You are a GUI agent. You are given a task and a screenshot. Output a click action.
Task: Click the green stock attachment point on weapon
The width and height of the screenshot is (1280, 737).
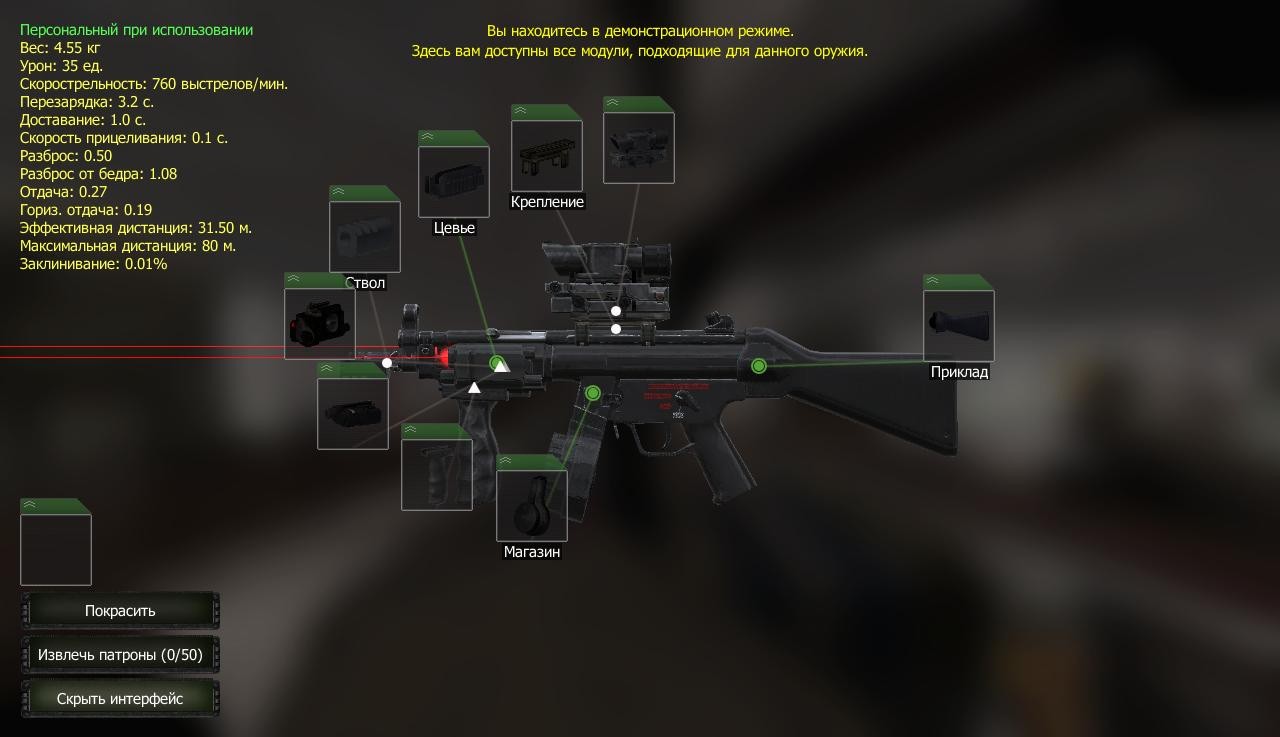point(759,366)
